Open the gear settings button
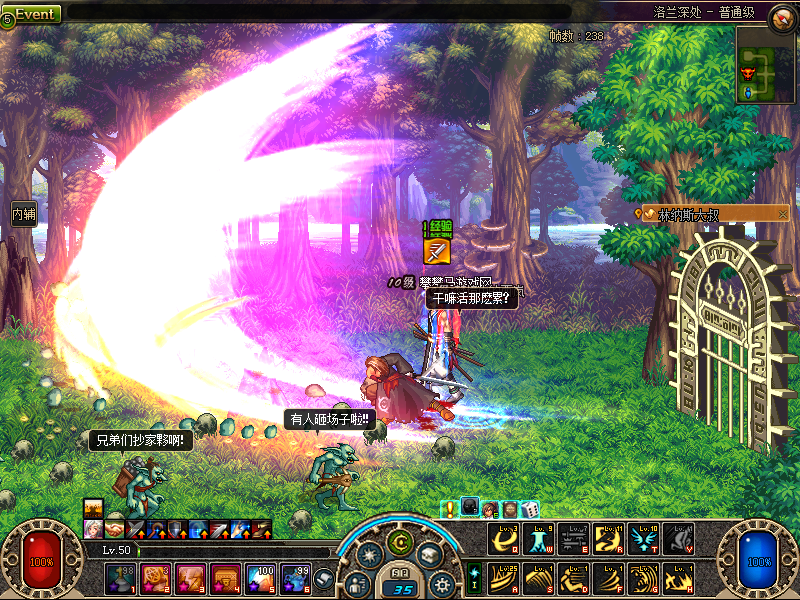Screen dimensions: 800x600 point(442,583)
